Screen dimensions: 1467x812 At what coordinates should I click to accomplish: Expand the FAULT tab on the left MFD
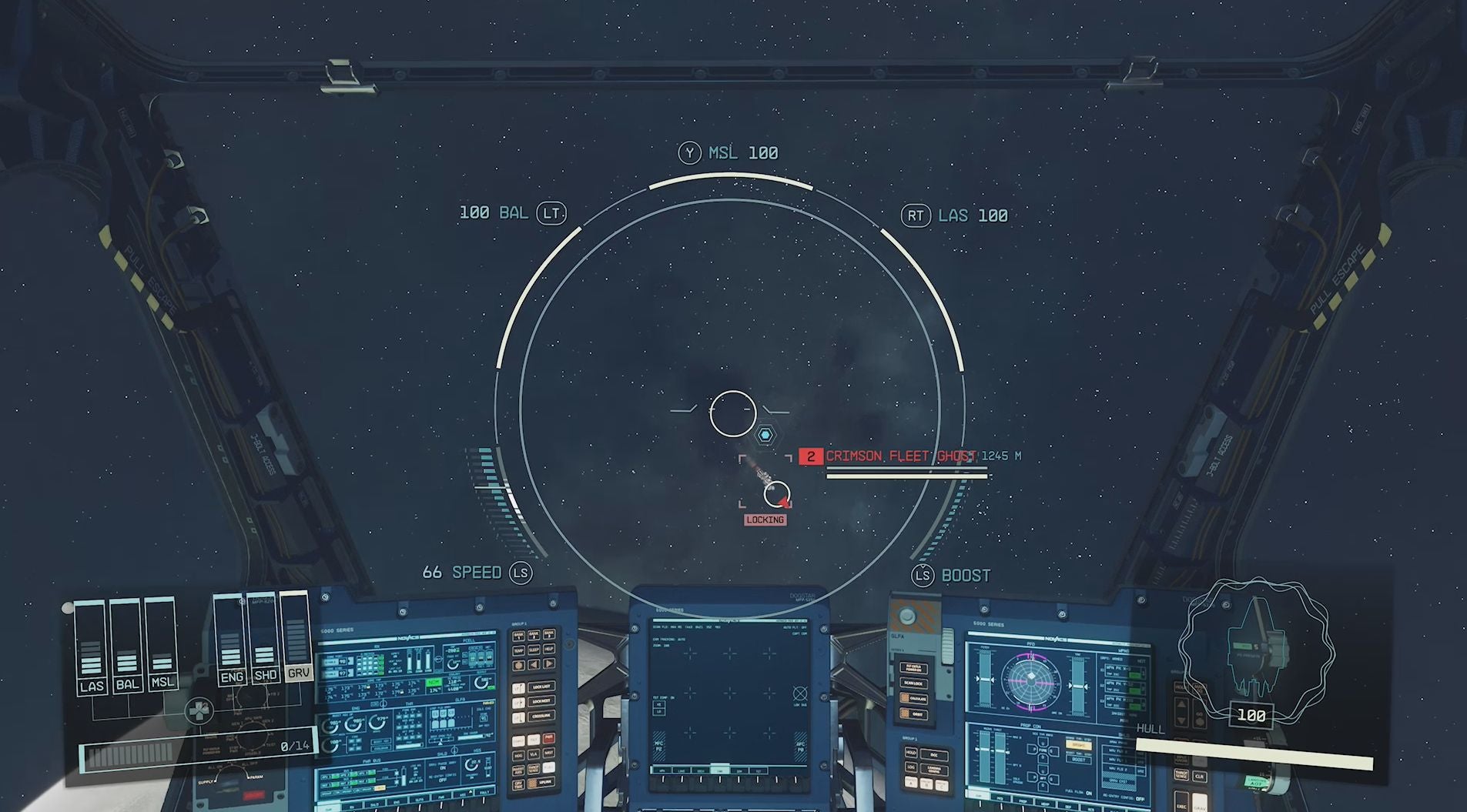coord(484,793)
